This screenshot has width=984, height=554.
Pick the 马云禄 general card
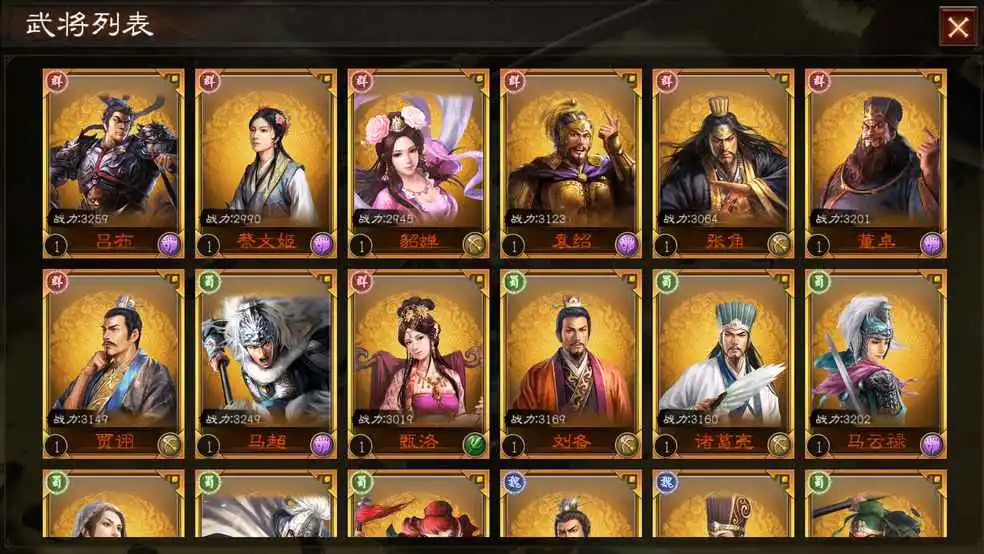coord(876,360)
